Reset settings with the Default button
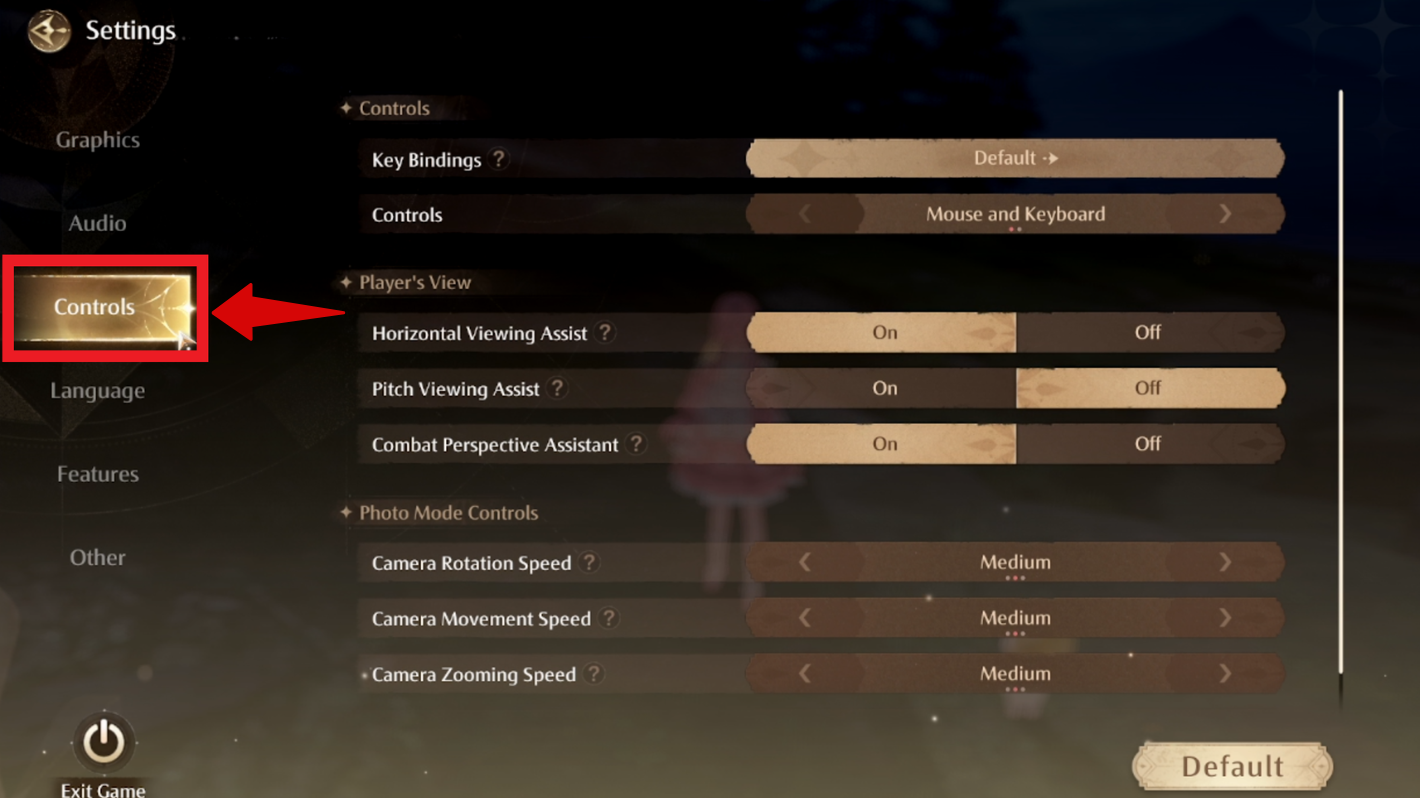 (x=1231, y=766)
